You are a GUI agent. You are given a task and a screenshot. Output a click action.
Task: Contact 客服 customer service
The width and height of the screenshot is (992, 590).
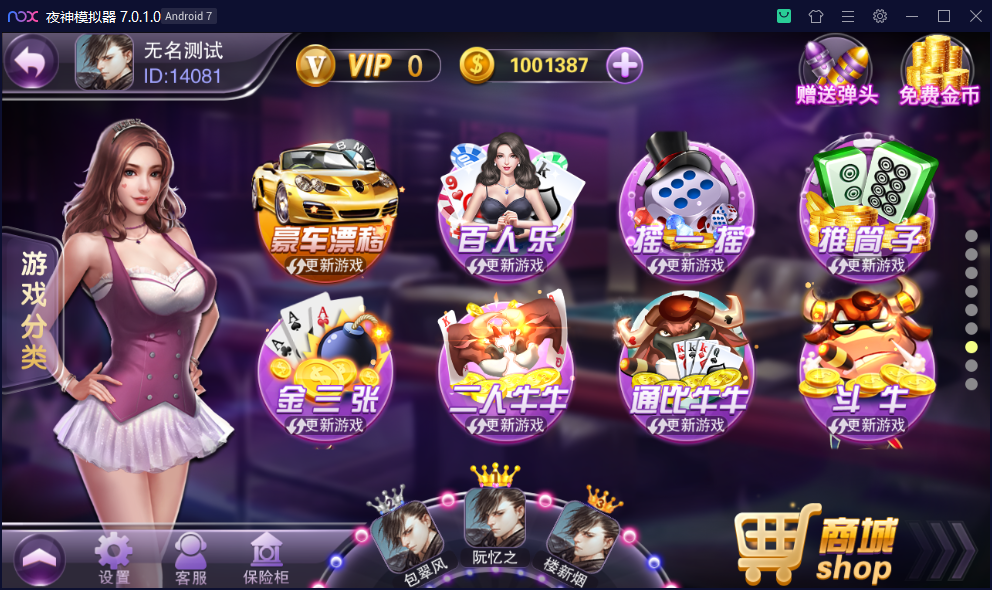pyautogui.click(x=190, y=558)
